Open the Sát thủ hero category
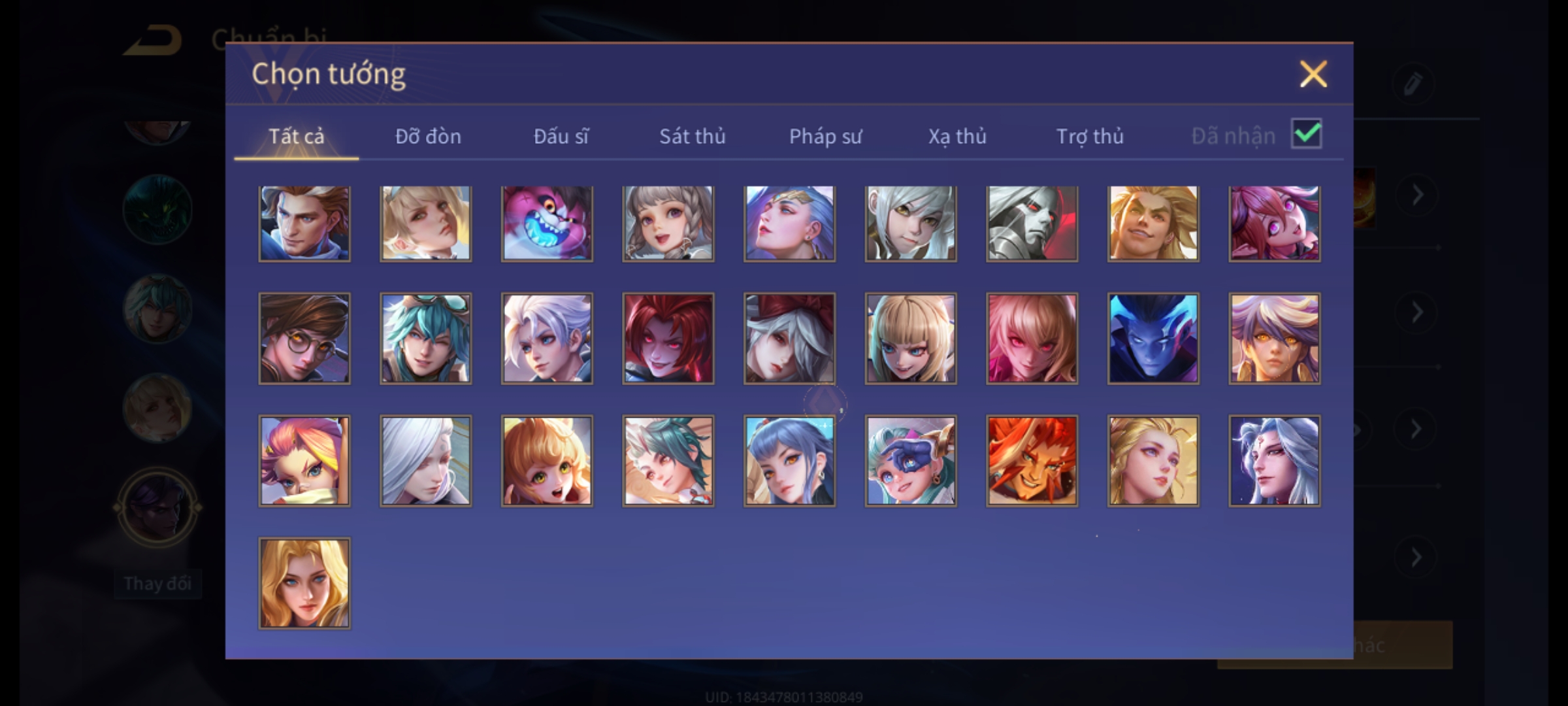The height and width of the screenshot is (706, 1568). (x=692, y=136)
